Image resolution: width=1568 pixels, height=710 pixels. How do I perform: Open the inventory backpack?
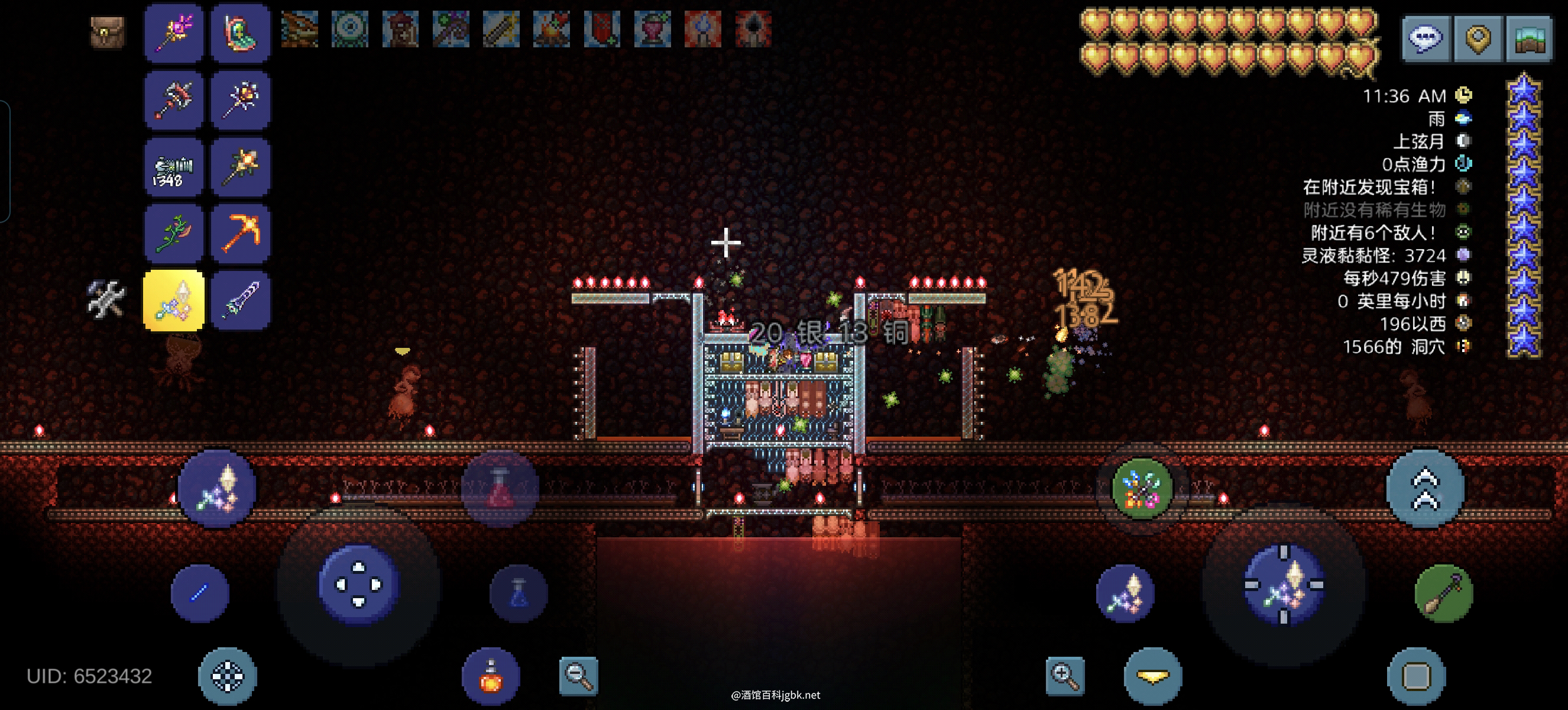(108, 32)
